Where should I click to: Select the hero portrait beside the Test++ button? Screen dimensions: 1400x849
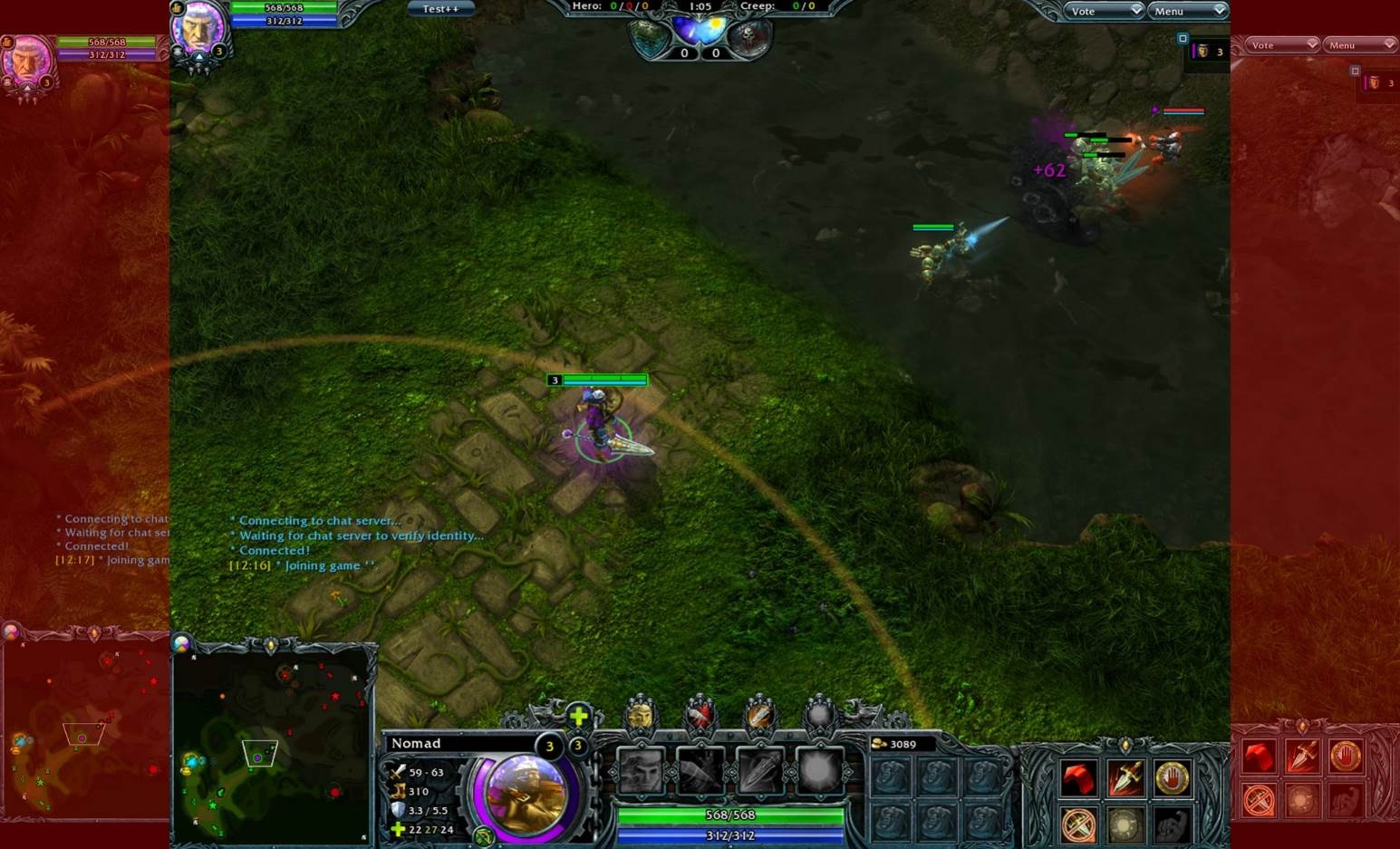click(198, 28)
